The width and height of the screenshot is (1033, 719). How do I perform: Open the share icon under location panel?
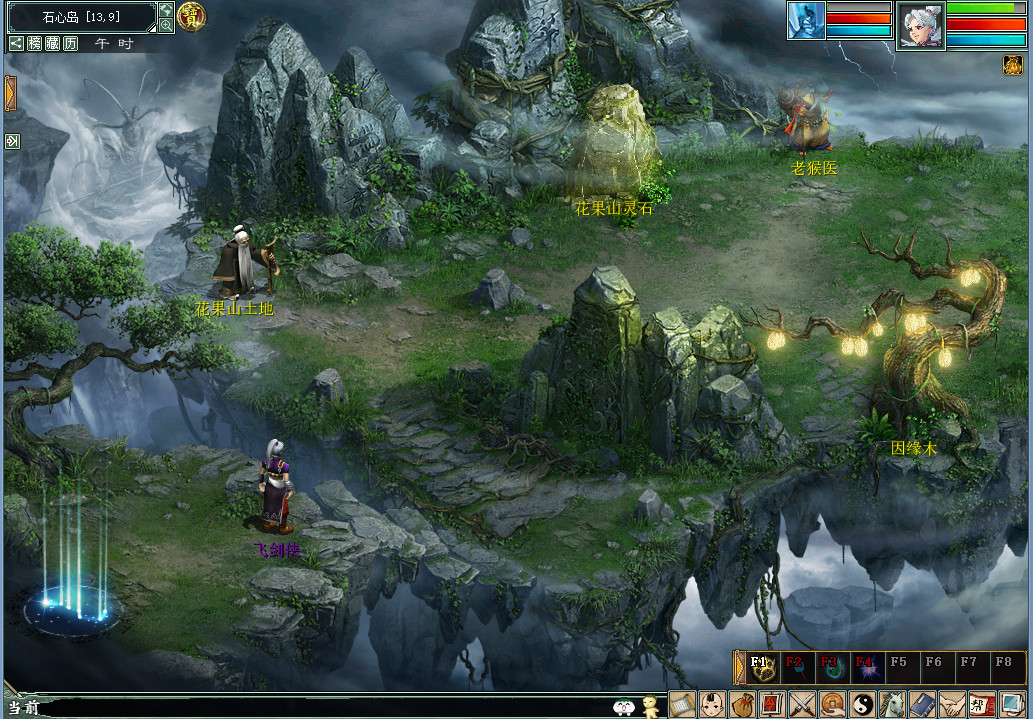click(x=16, y=43)
